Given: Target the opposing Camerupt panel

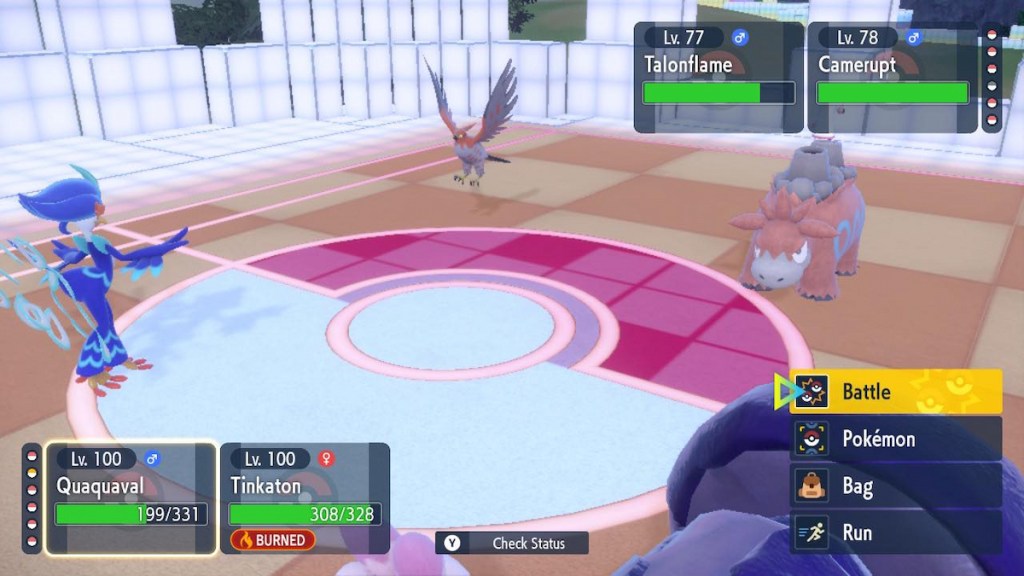Looking at the screenshot, I should tap(892, 78).
